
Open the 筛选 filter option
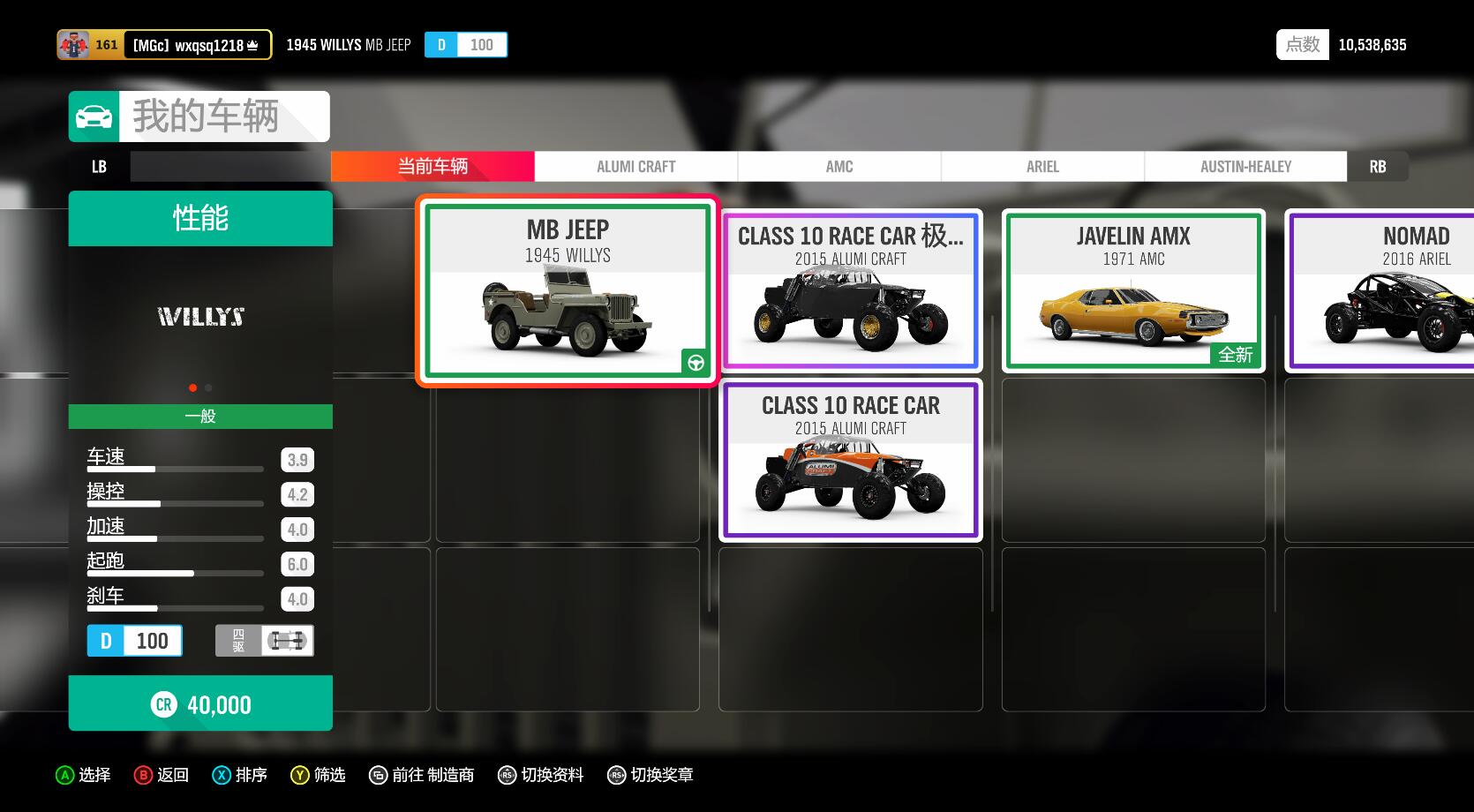pyautogui.click(x=319, y=775)
